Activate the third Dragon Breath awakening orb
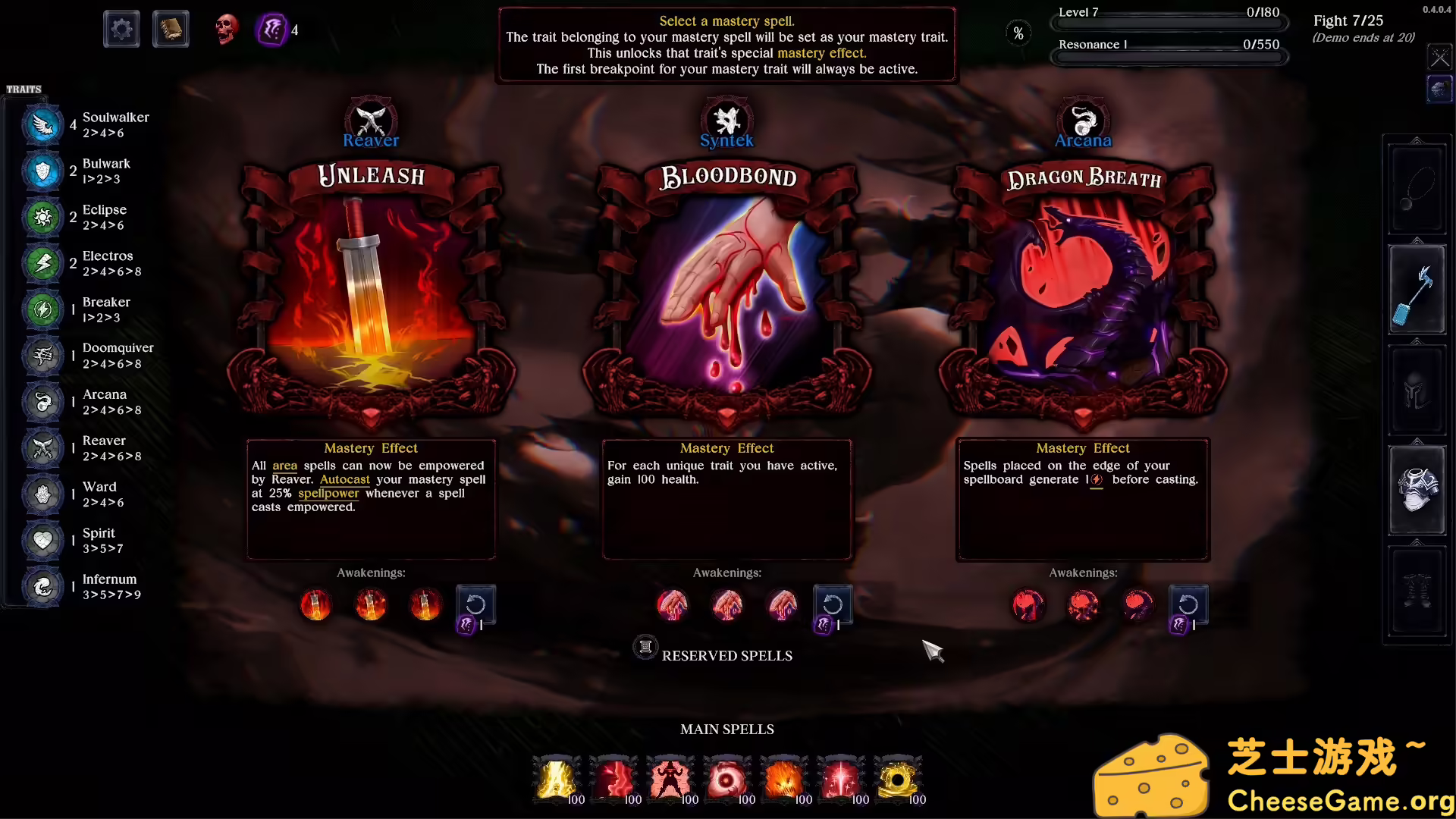 tap(1137, 604)
